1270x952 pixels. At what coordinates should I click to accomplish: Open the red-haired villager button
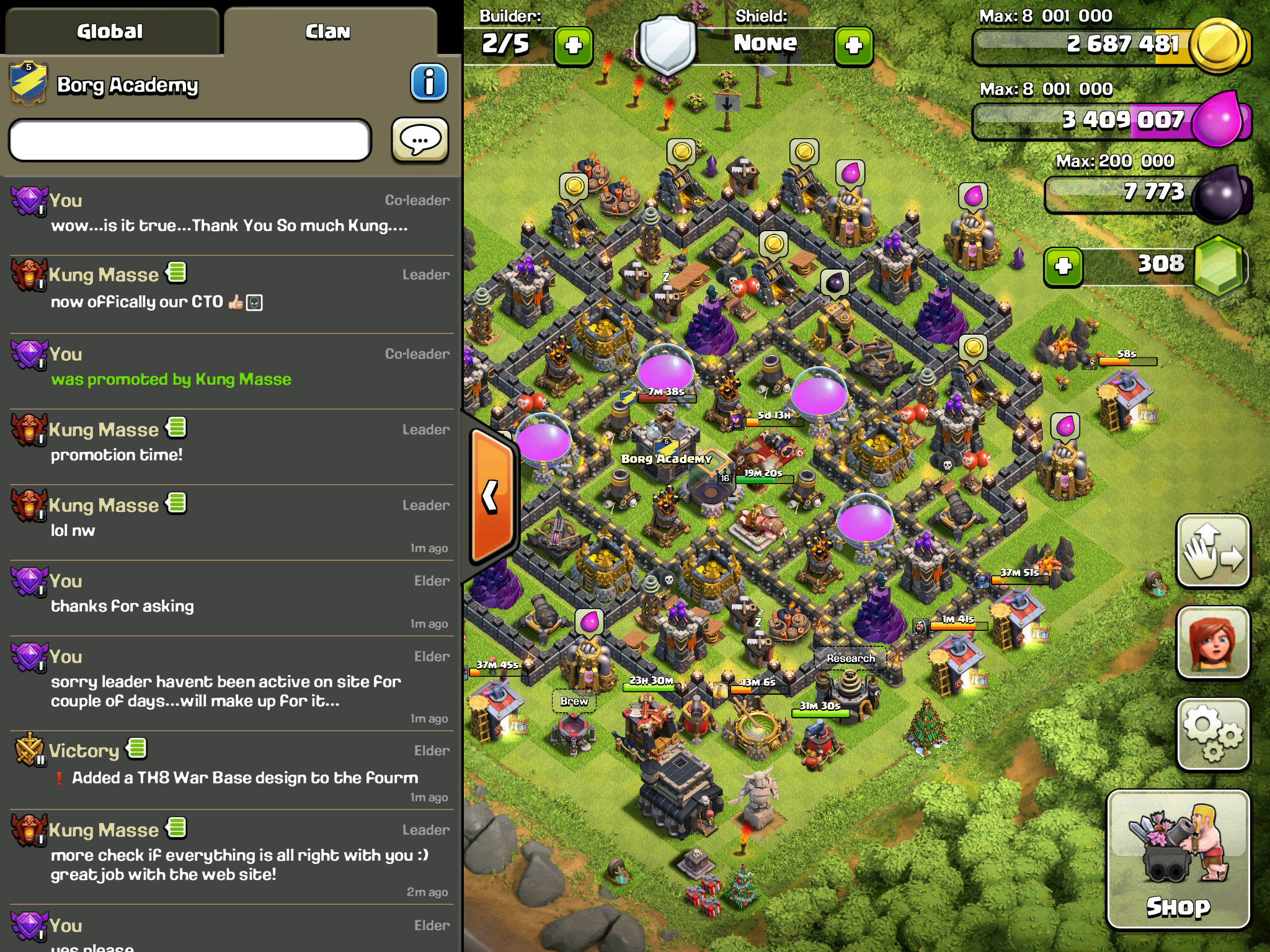pyautogui.click(x=1213, y=642)
